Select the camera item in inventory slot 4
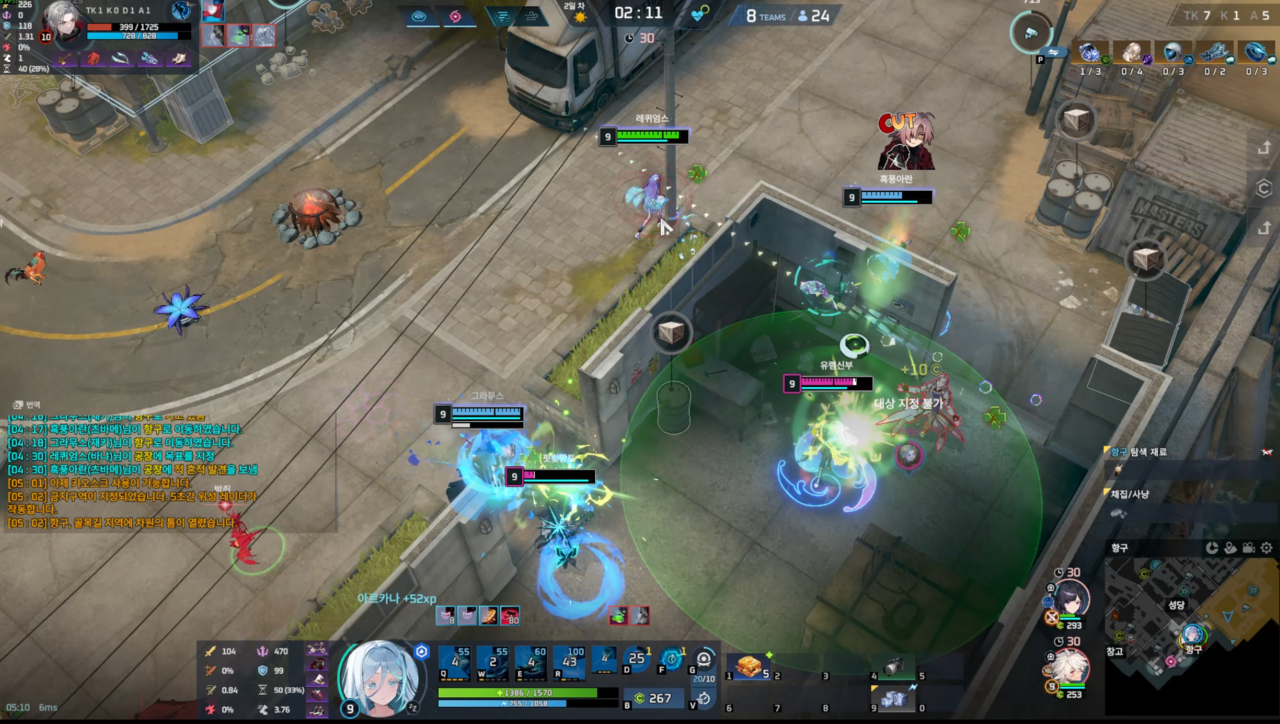Image resolution: width=1280 pixels, height=724 pixels. point(888,667)
